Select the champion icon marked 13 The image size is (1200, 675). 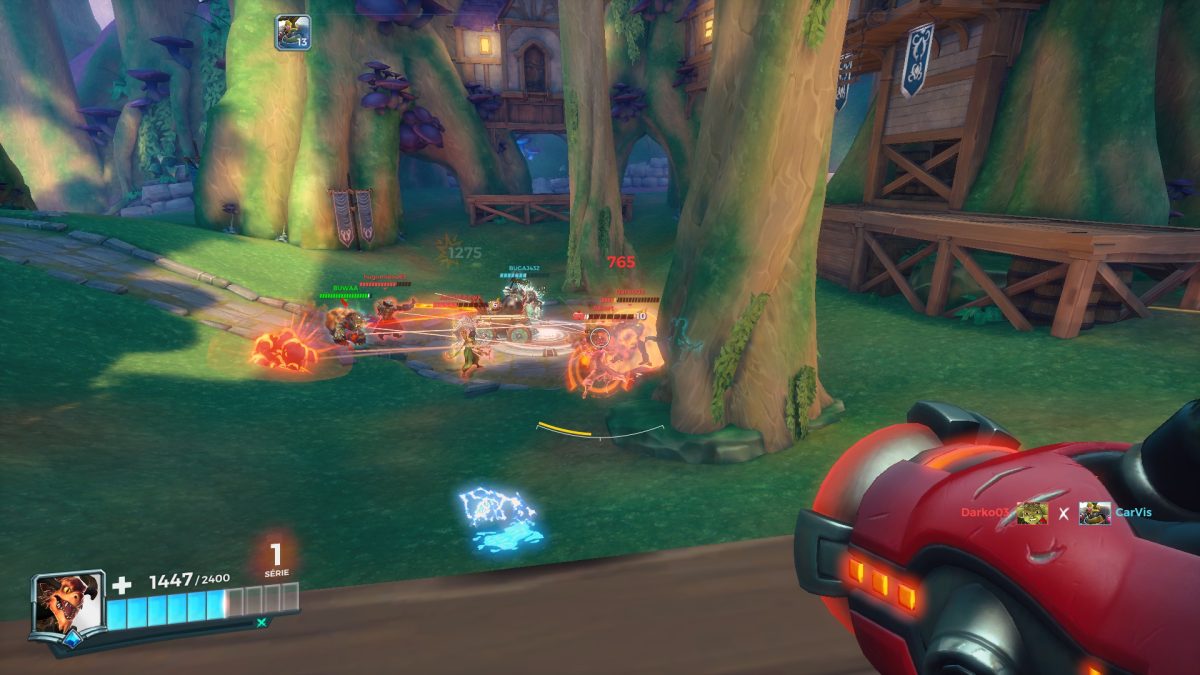pyautogui.click(x=293, y=32)
